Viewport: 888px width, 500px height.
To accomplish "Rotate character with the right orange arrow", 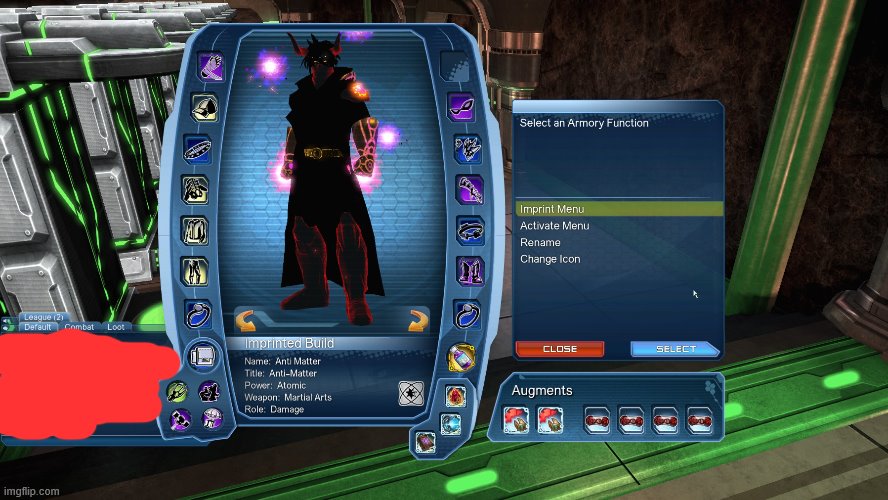I will tap(418, 321).
